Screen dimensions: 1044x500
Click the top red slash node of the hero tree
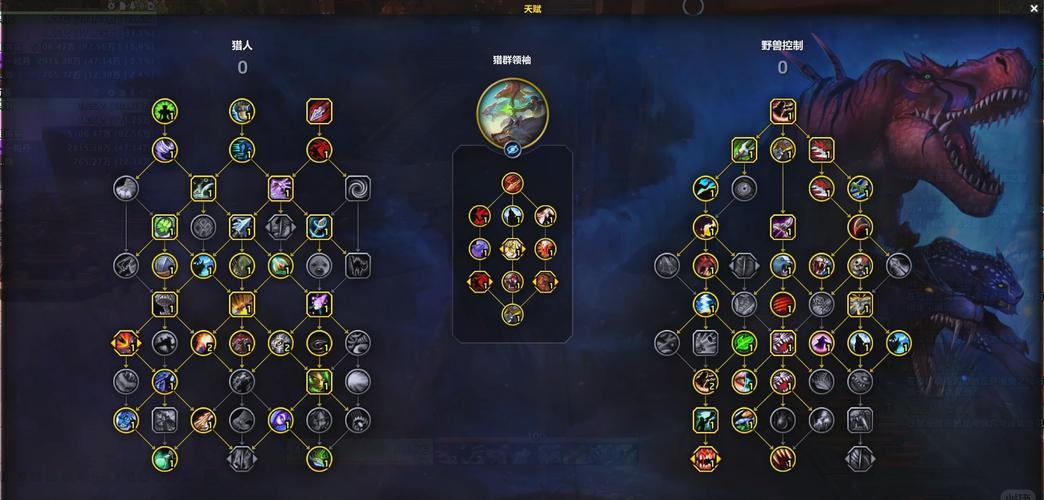point(512,183)
